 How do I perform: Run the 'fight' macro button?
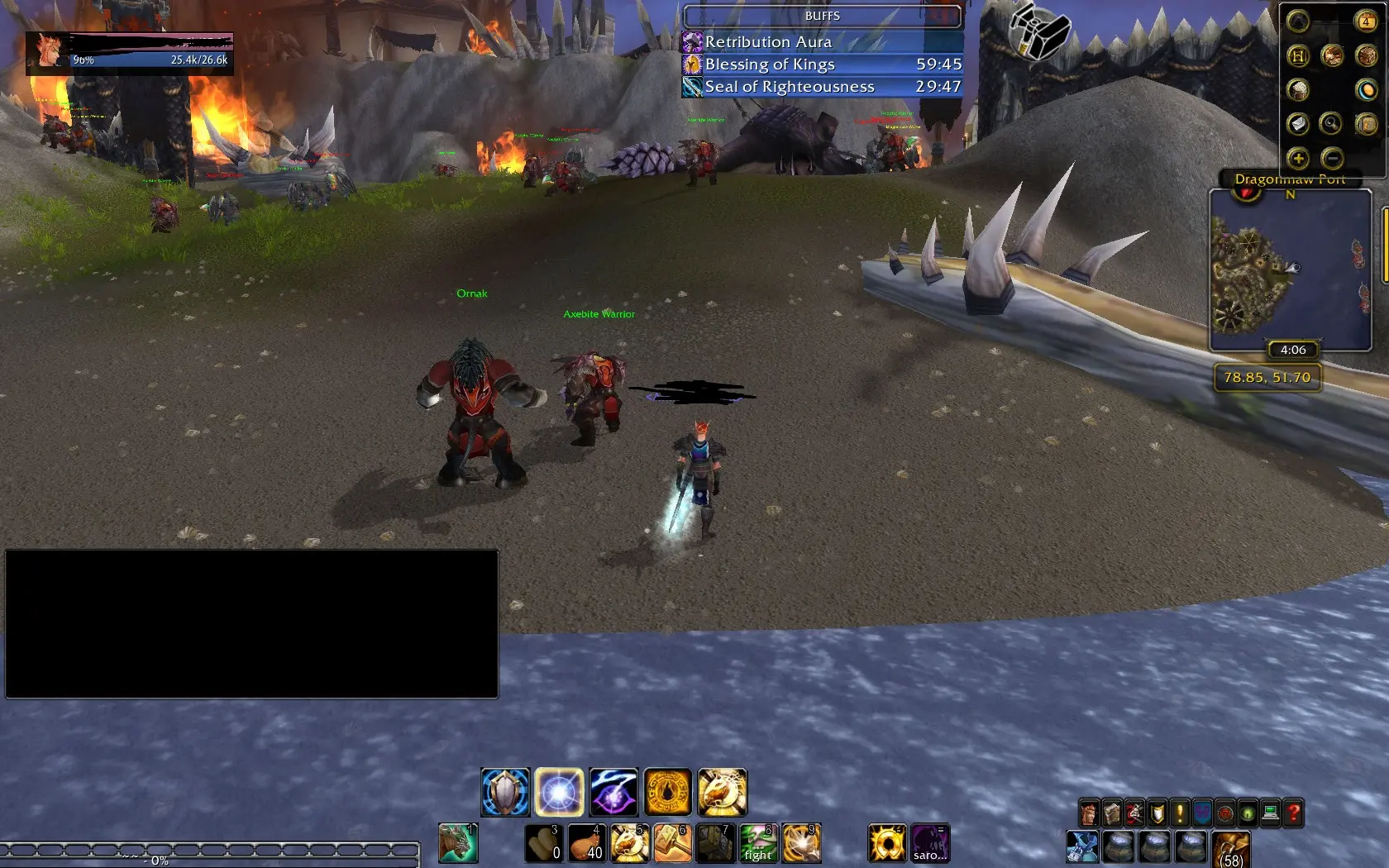(x=758, y=844)
